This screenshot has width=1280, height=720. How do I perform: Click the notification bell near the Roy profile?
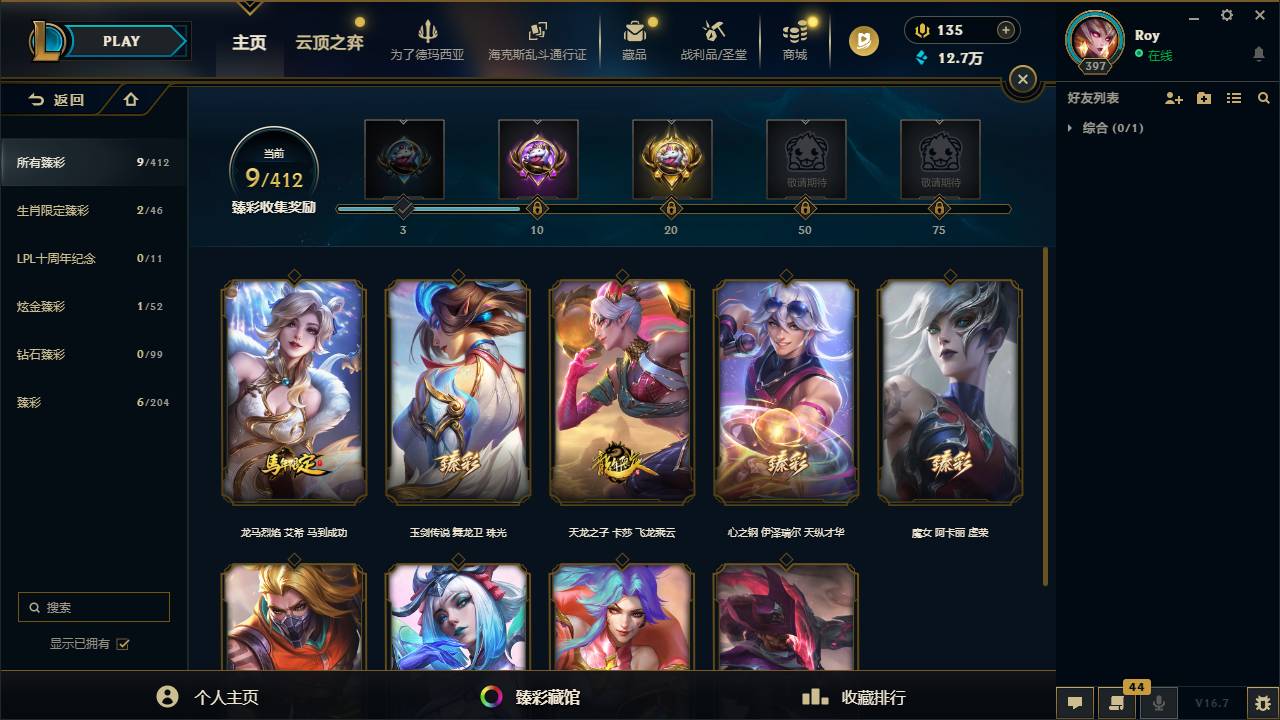click(x=1258, y=50)
